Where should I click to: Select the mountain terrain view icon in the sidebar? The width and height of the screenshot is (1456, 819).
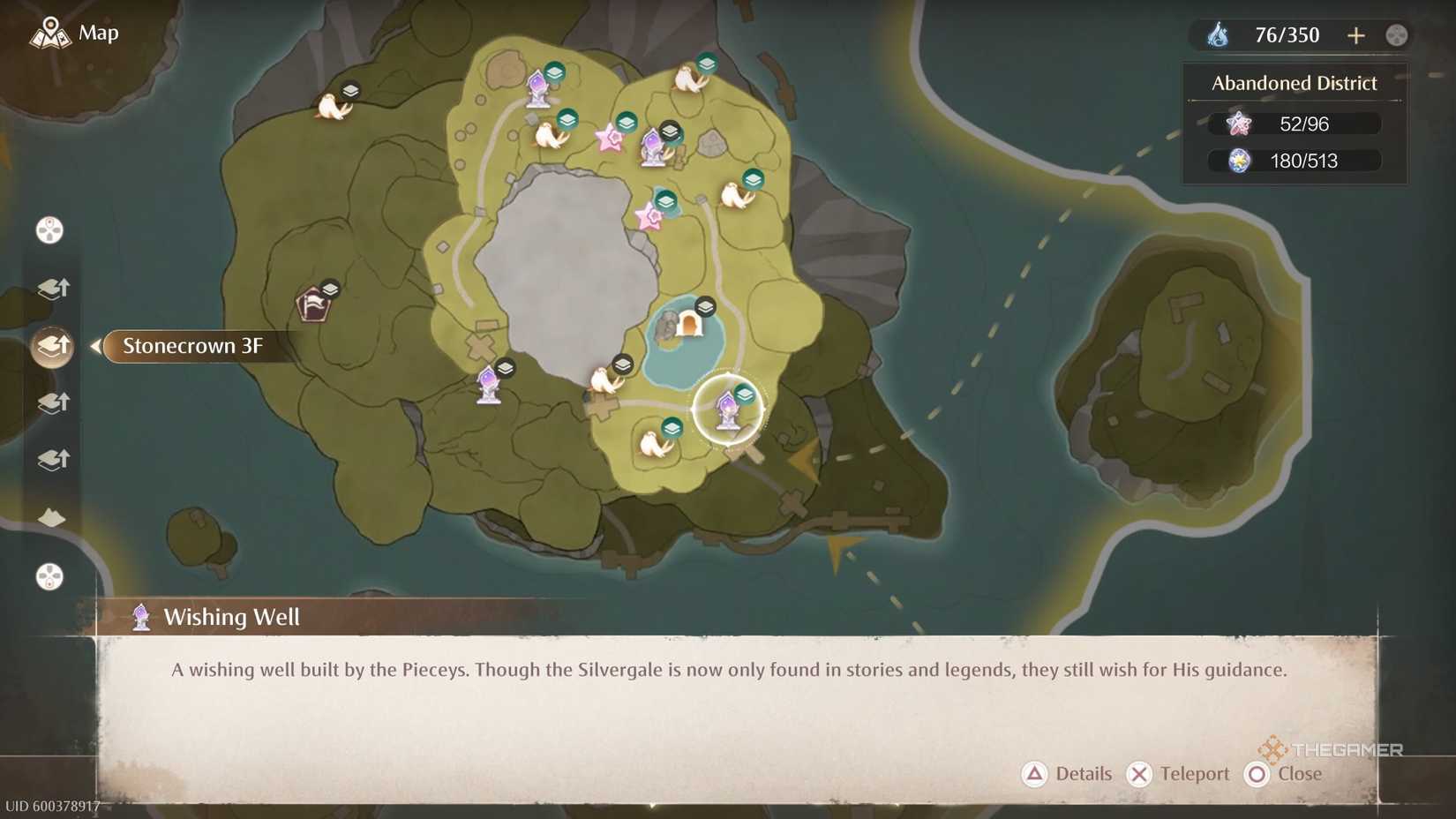point(50,518)
